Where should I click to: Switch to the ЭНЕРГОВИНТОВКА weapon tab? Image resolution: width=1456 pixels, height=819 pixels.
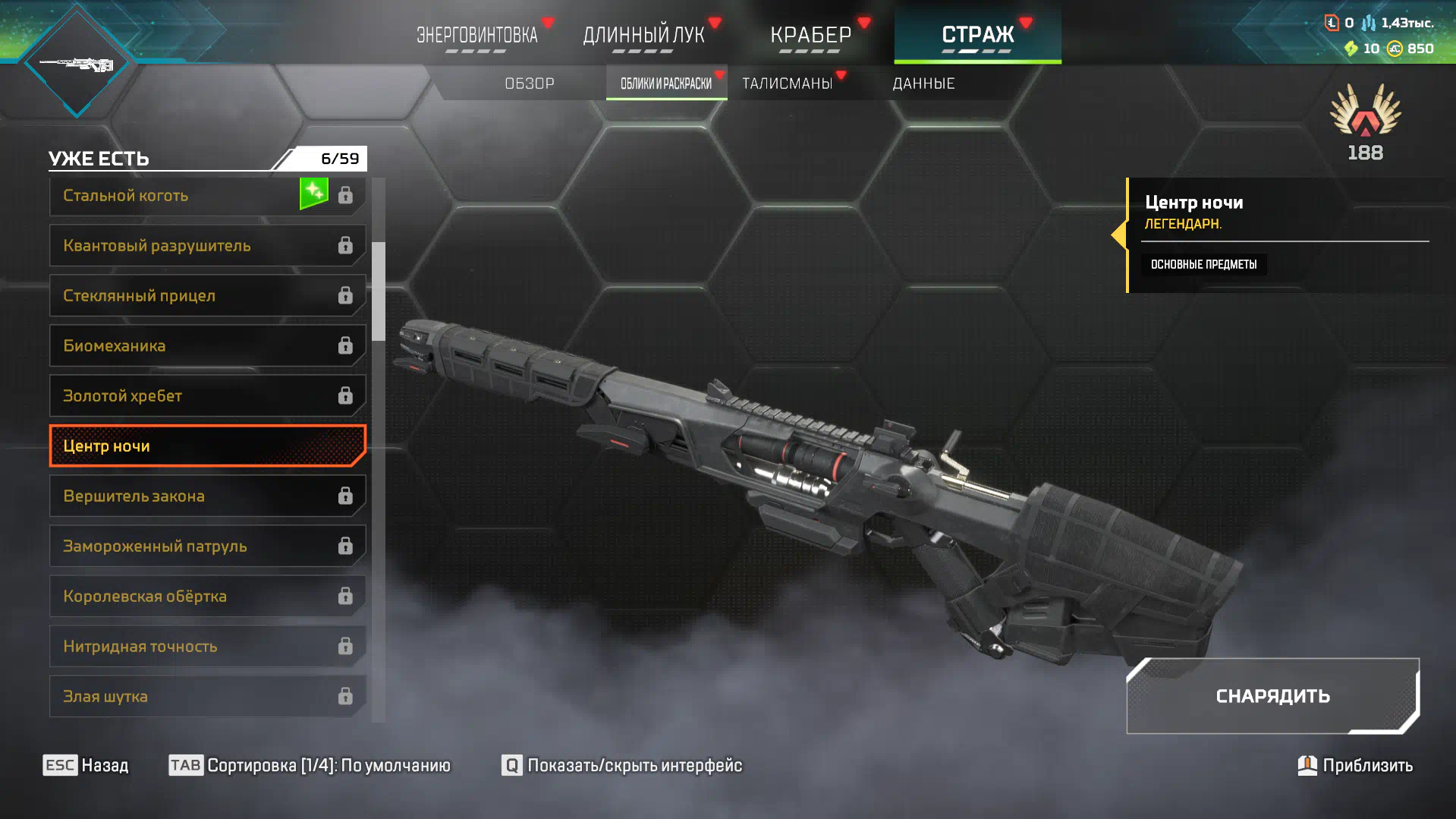pos(476,35)
